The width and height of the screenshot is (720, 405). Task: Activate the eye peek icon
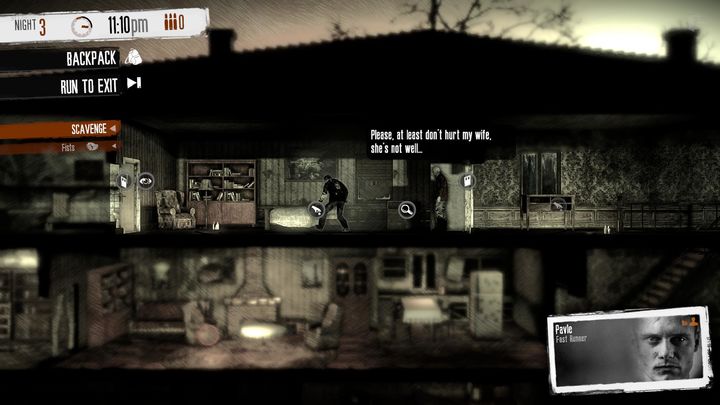[x=146, y=181]
